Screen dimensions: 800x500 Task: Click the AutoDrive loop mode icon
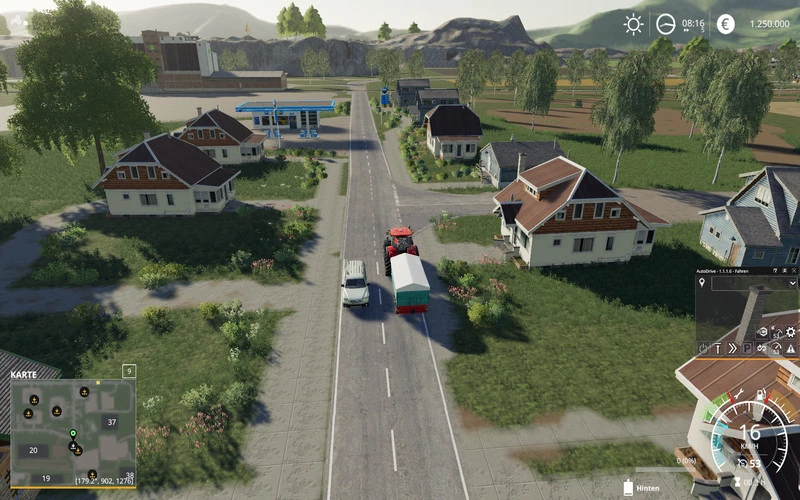(762, 348)
